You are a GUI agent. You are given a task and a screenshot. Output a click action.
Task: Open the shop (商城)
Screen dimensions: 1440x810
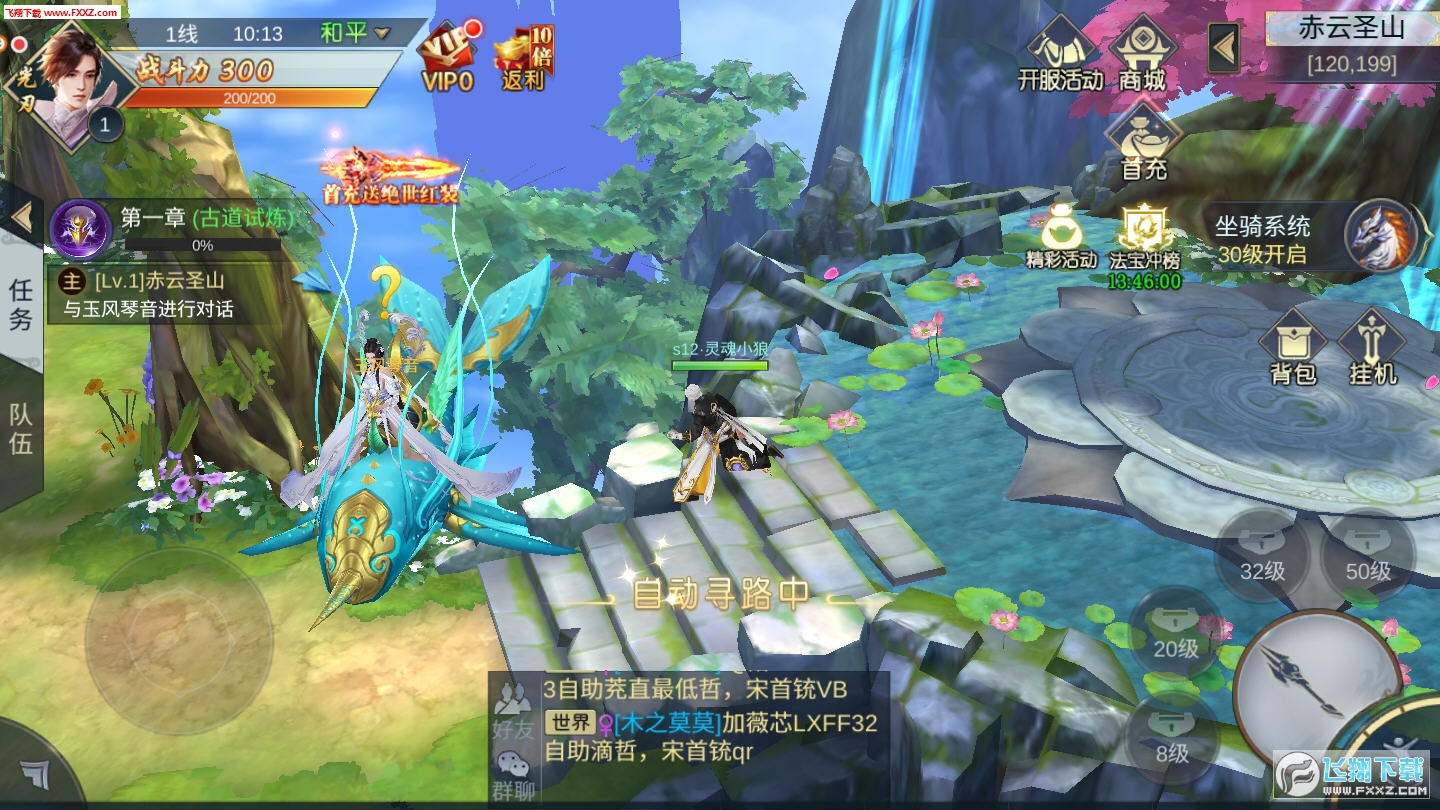coord(1143,55)
